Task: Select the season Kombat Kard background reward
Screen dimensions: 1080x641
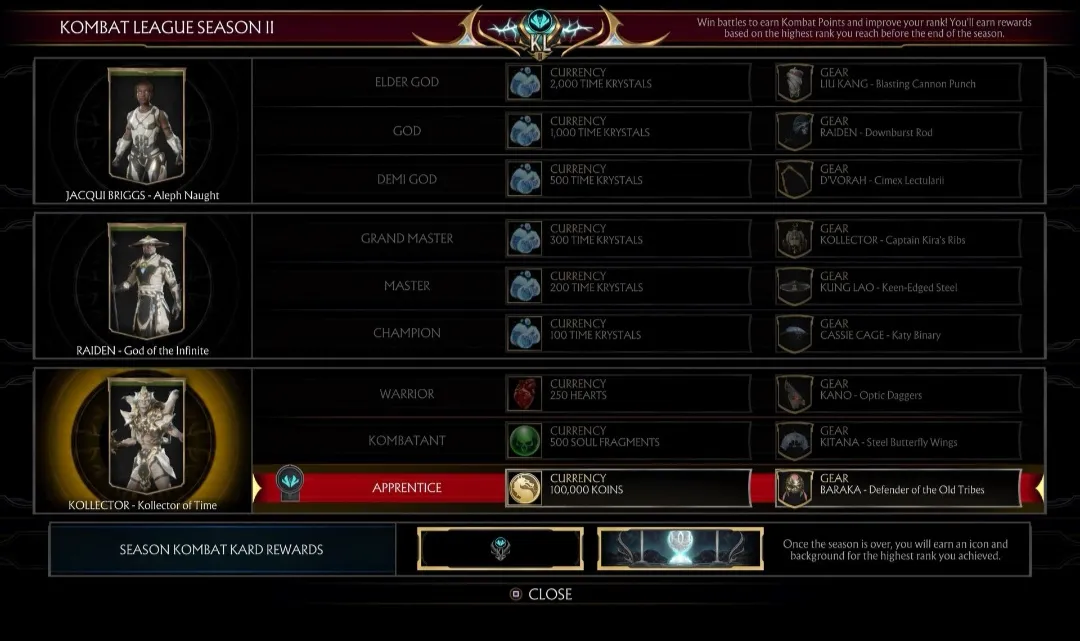Action: pyautogui.click(x=680, y=549)
